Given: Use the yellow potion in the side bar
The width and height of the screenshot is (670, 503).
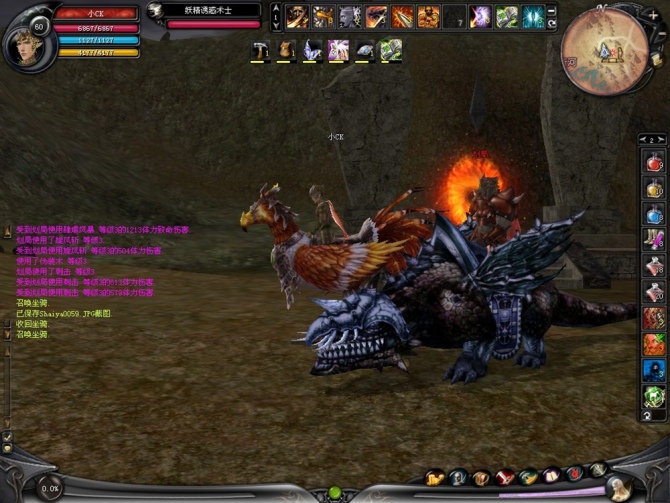Looking at the screenshot, I should 654,187.
